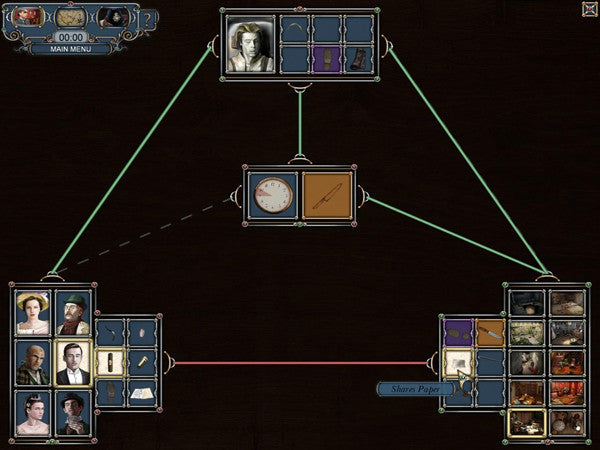Select the knife murder weapon tile
600x450 pixels.
coord(327,194)
